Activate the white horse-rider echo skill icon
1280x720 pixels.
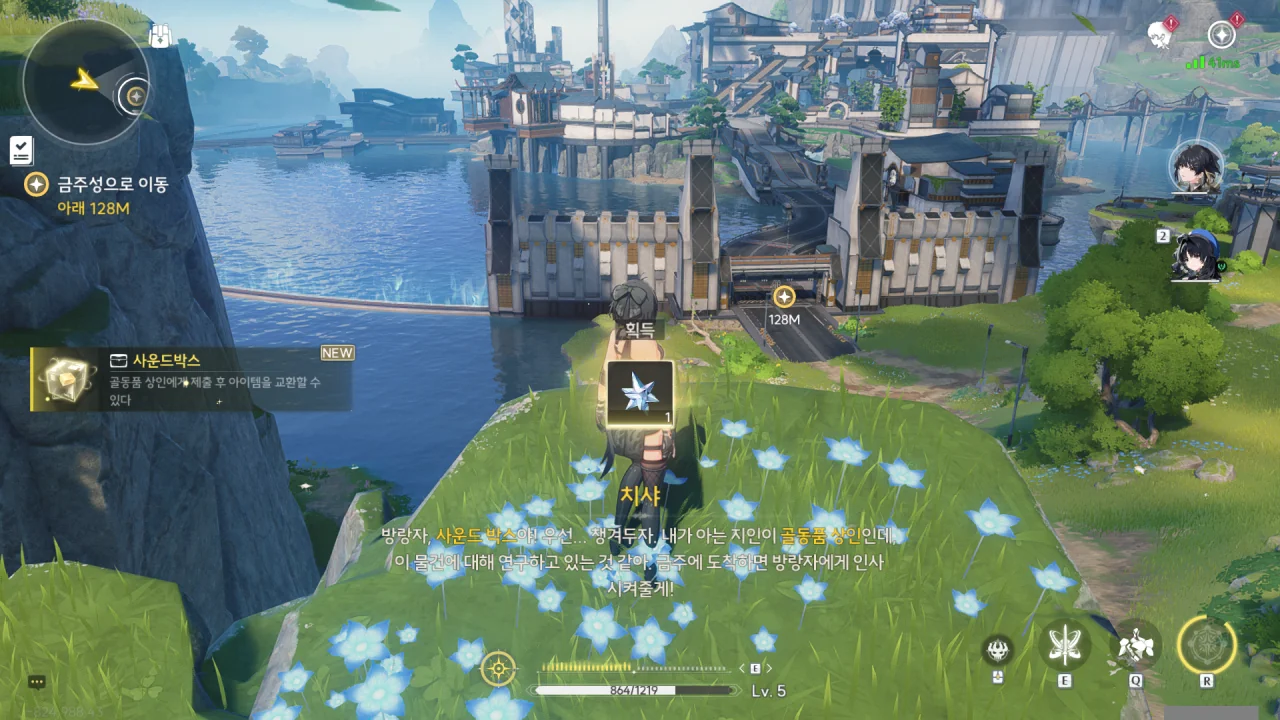(x=1136, y=644)
